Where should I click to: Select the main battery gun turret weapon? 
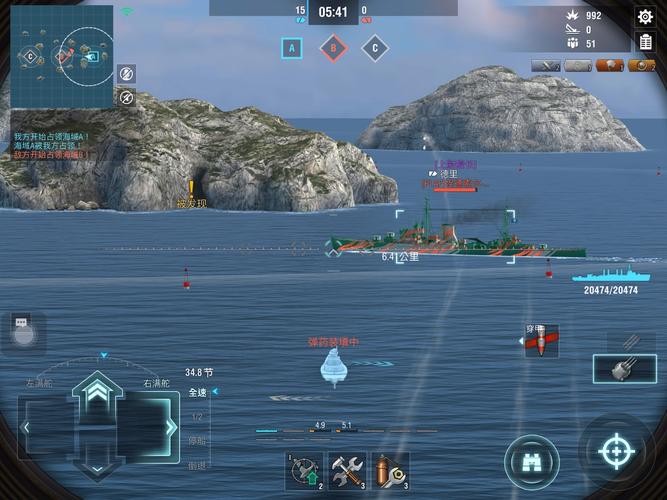[x=625, y=369]
